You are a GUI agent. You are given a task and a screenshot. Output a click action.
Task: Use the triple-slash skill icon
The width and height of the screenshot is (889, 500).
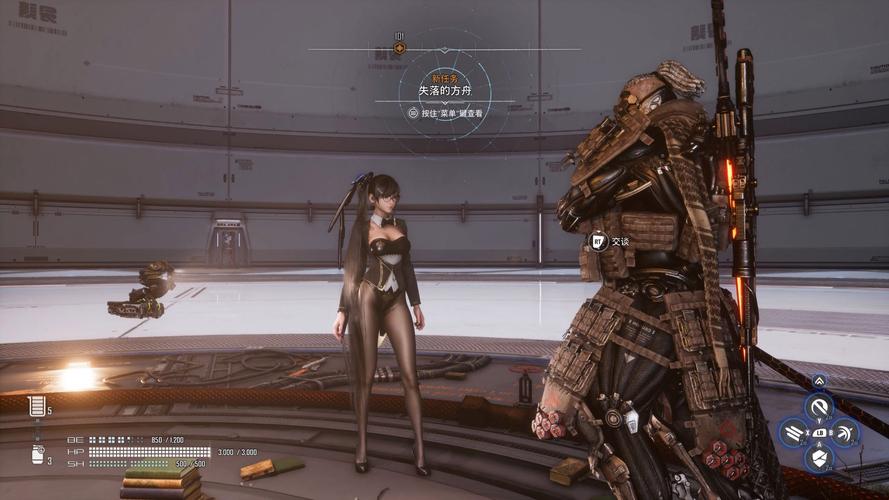[x=793, y=432]
